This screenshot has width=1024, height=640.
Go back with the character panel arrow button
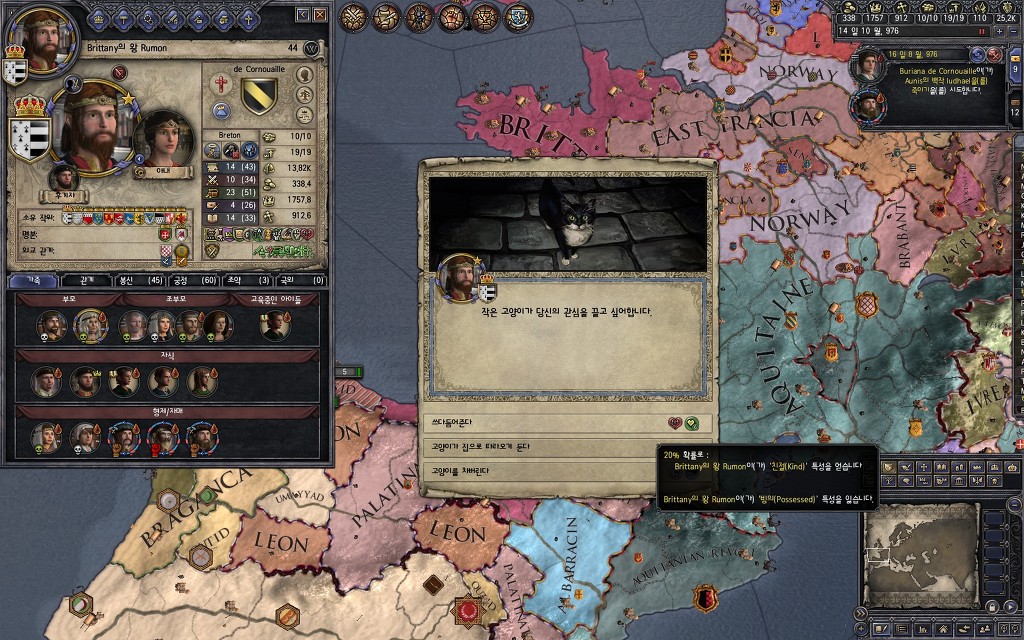302,15
